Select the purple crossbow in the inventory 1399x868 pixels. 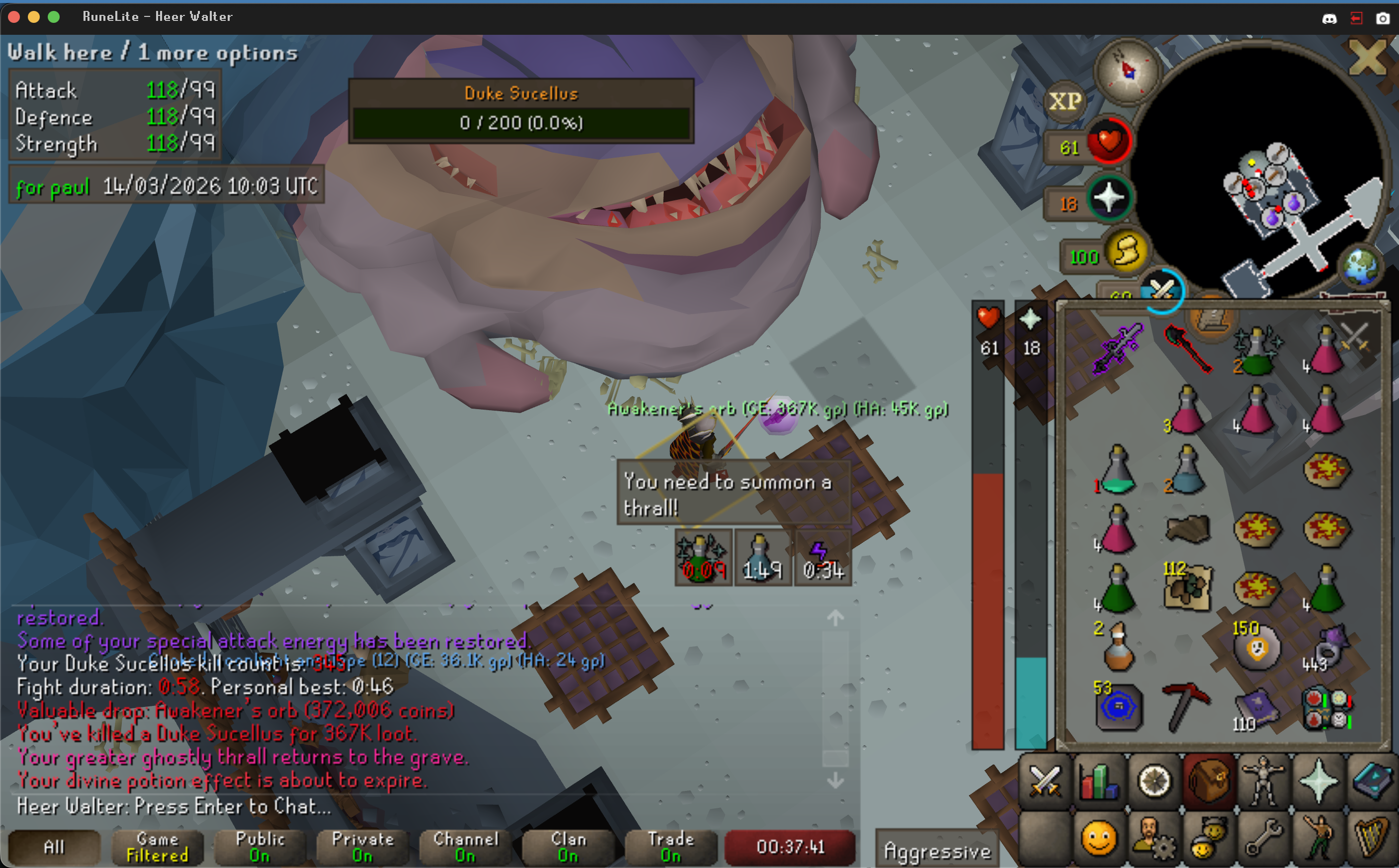pyautogui.click(x=1117, y=348)
